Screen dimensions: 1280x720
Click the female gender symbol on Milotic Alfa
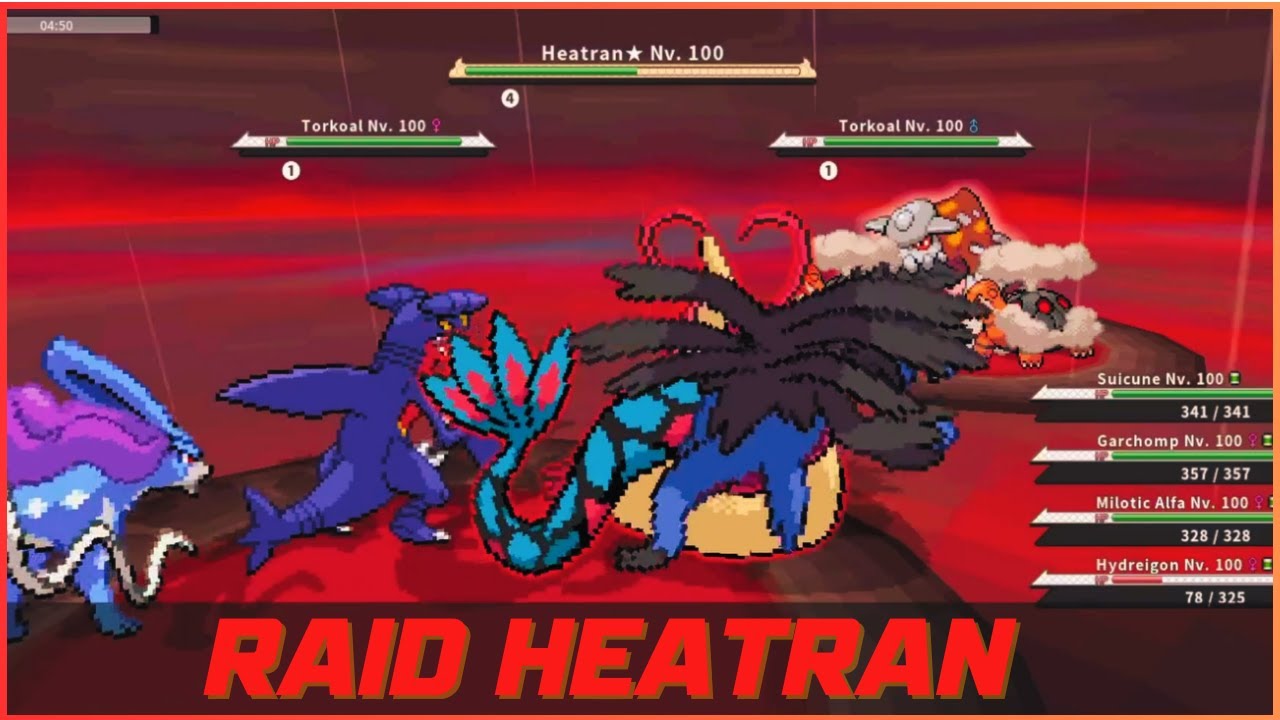(1260, 502)
